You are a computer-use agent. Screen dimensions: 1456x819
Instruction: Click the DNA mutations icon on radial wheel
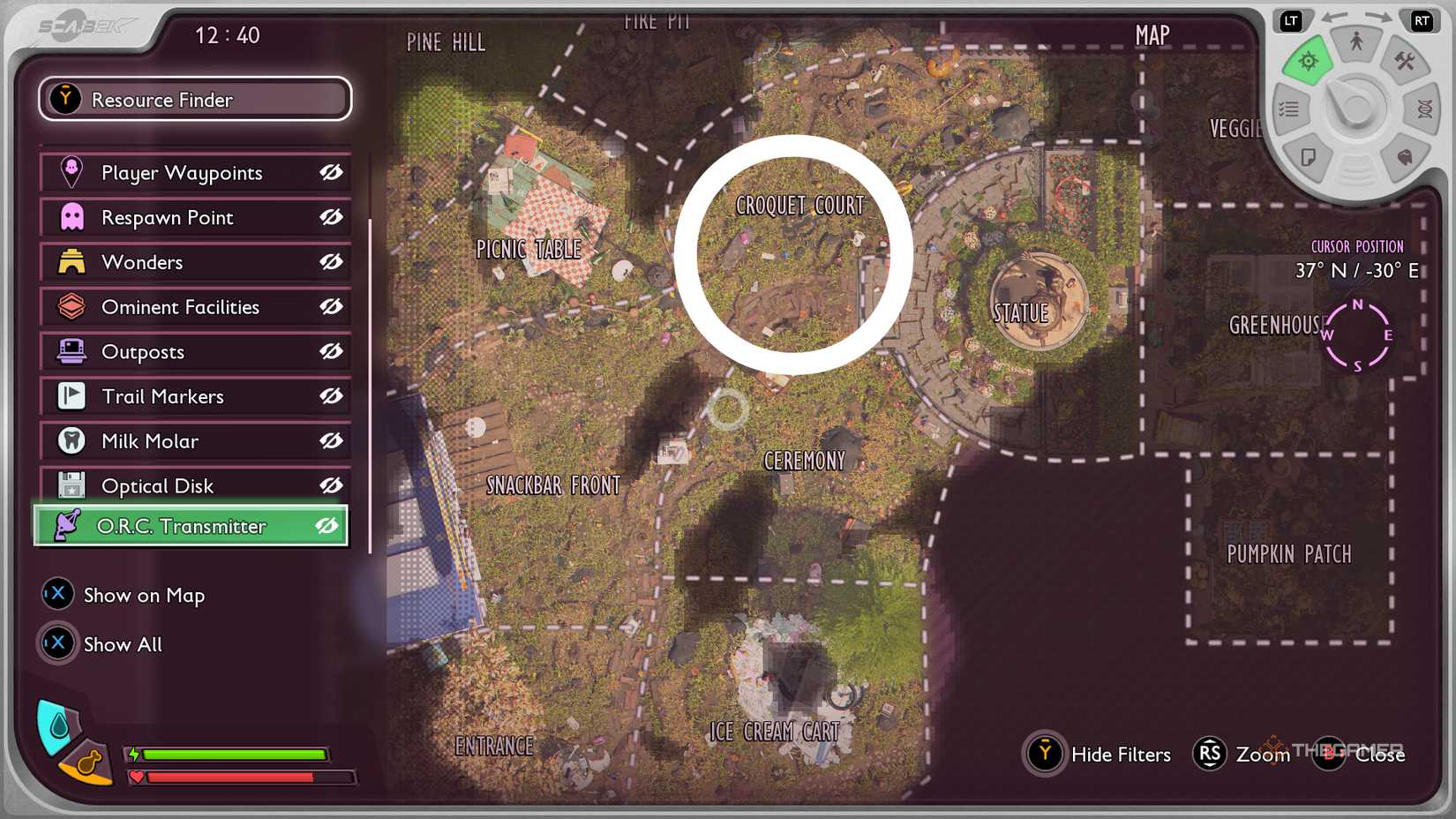tap(1423, 109)
